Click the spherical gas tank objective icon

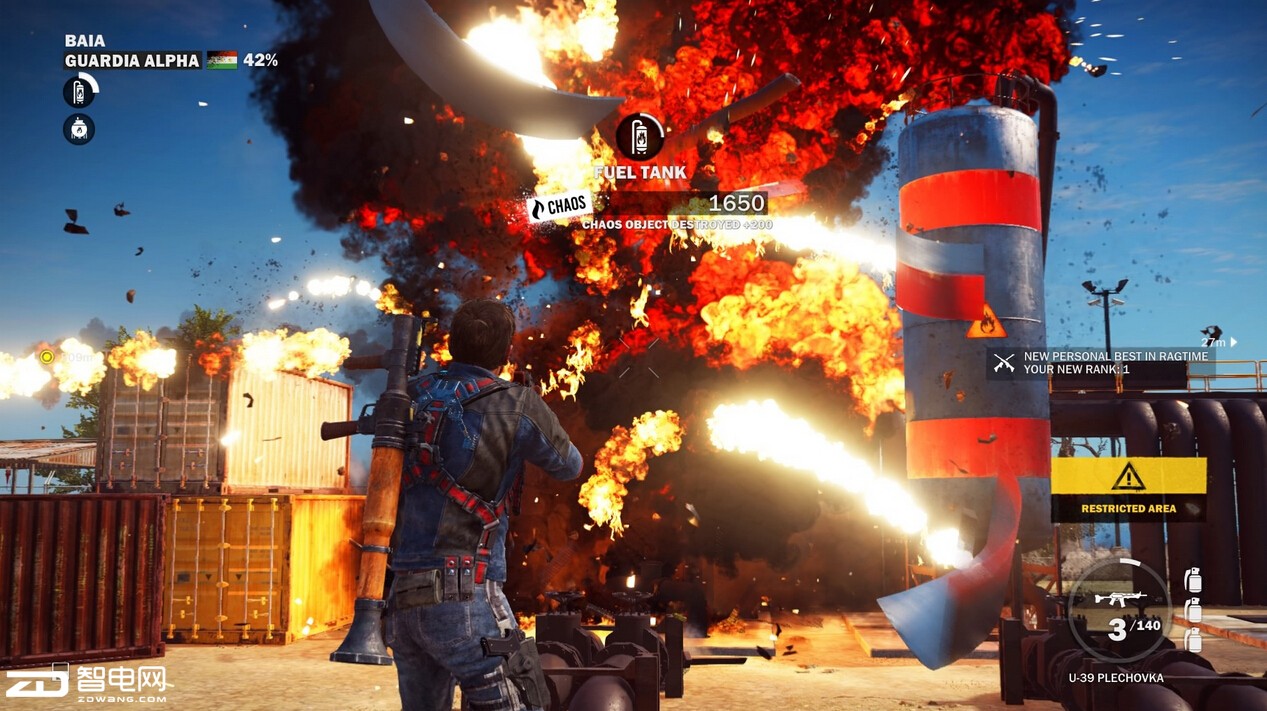(79, 129)
